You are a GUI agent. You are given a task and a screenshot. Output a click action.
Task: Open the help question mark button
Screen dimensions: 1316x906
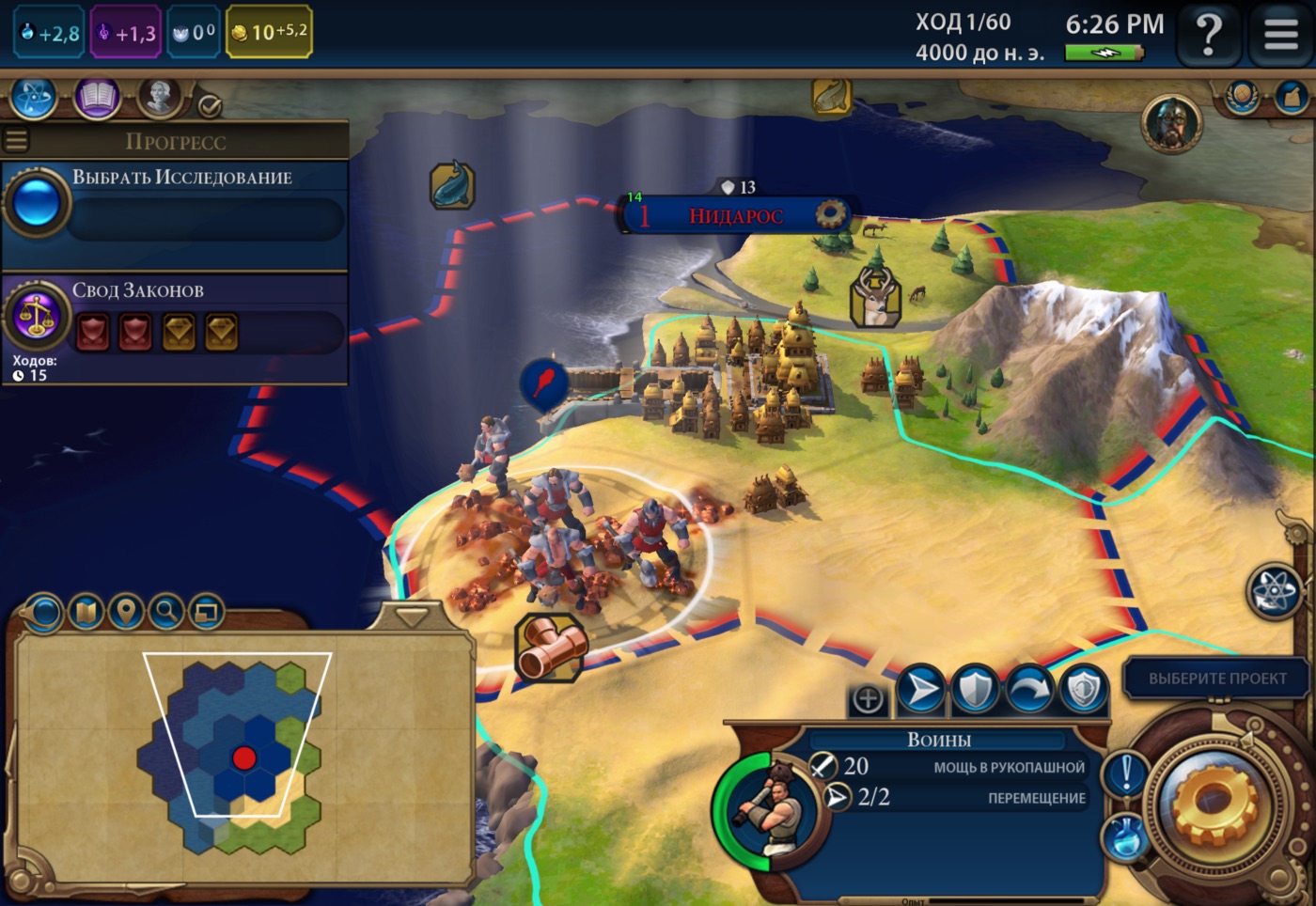[1209, 36]
